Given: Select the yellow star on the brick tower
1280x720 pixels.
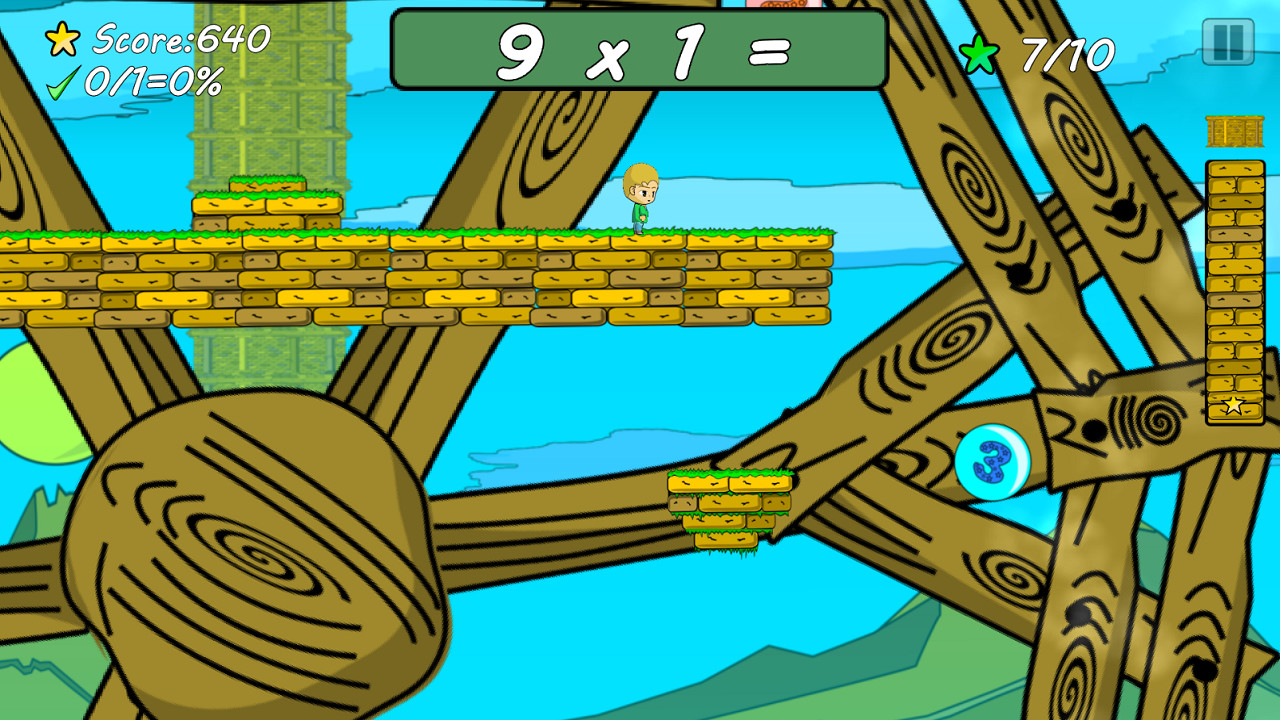Looking at the screenshot, I should 1232,404.
